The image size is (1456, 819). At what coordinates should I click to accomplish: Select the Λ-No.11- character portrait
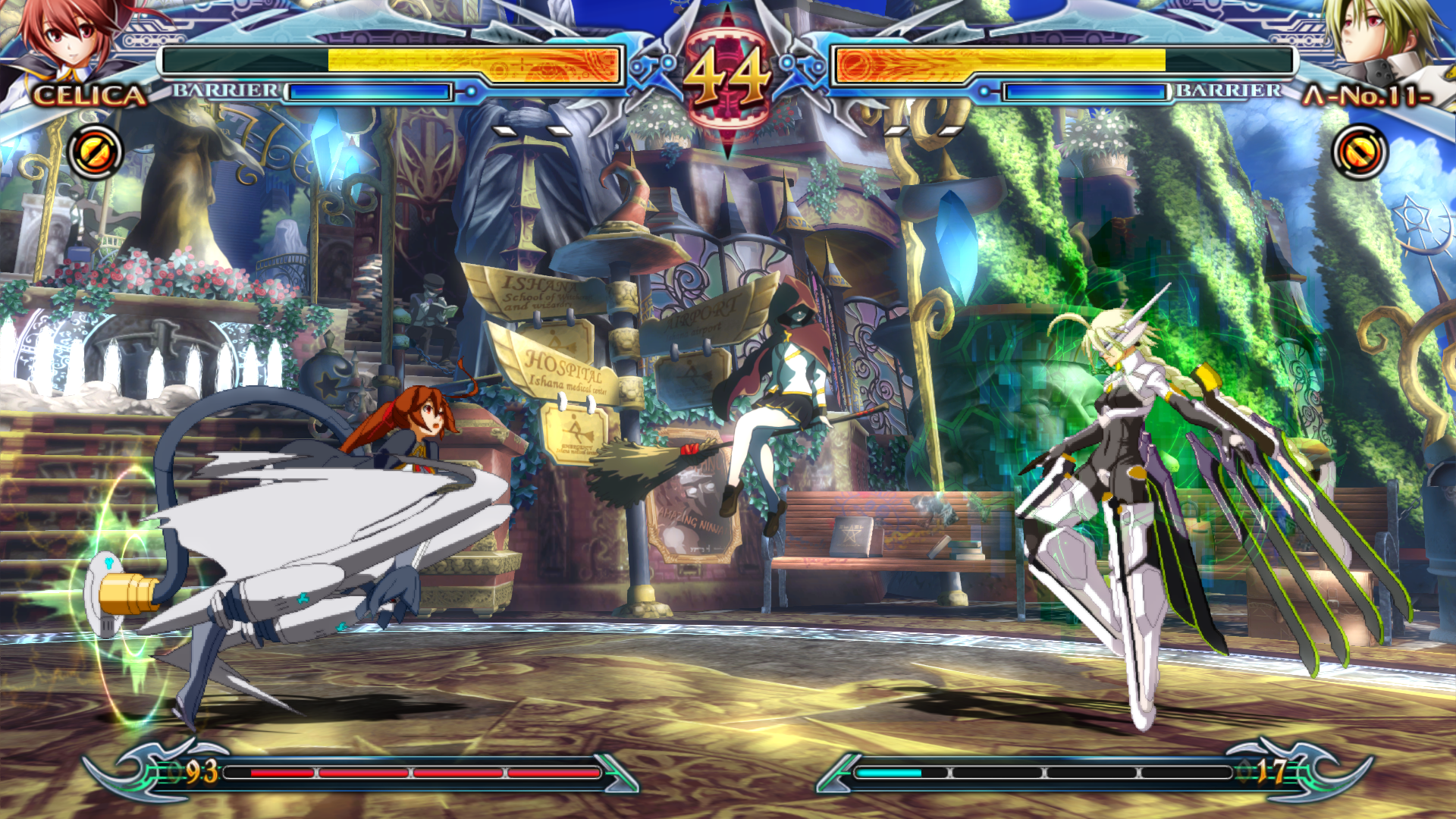pos(1384,42)
